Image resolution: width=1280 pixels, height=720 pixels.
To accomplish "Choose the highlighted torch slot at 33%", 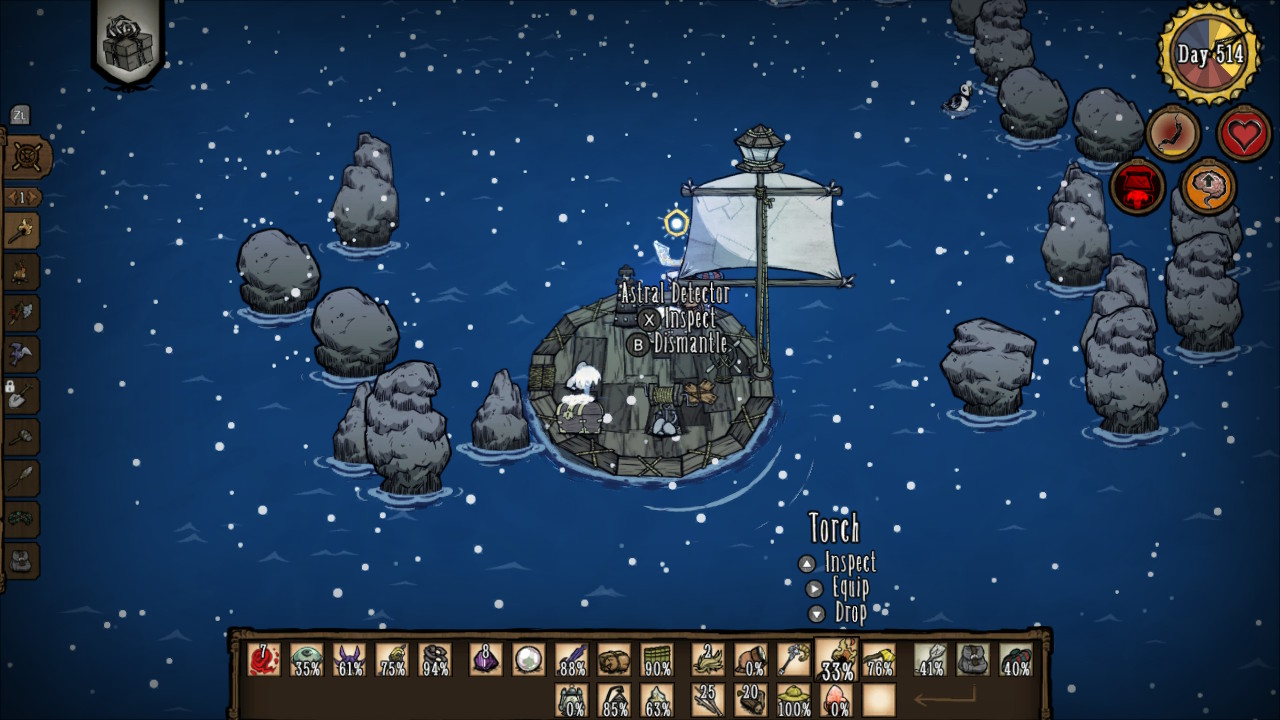I will [836, 659].
